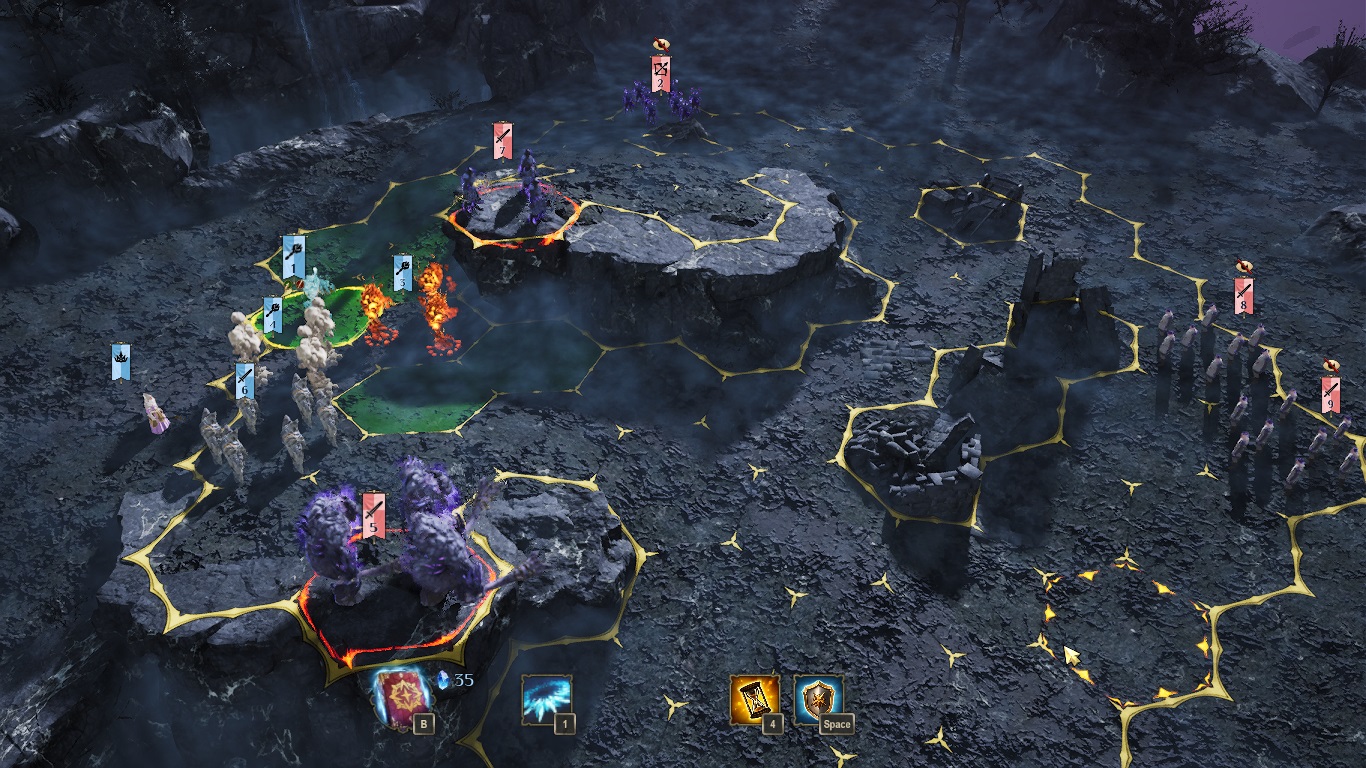The image size is (1366, 768).
Task: Choose the blue sword banner numbered 6
Action: pos(245,382)
